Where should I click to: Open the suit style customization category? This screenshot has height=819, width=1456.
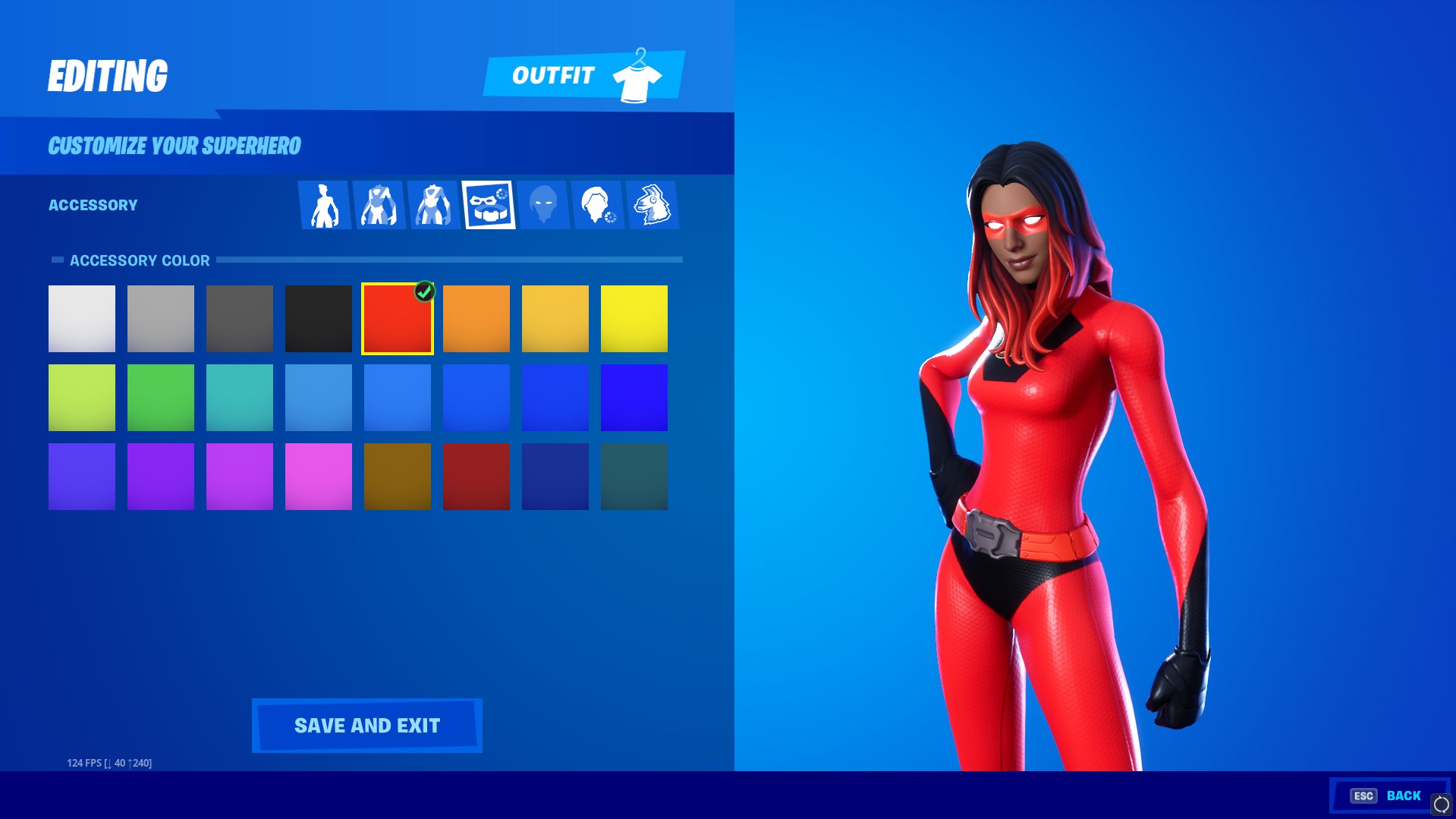(x=380, y=205)
